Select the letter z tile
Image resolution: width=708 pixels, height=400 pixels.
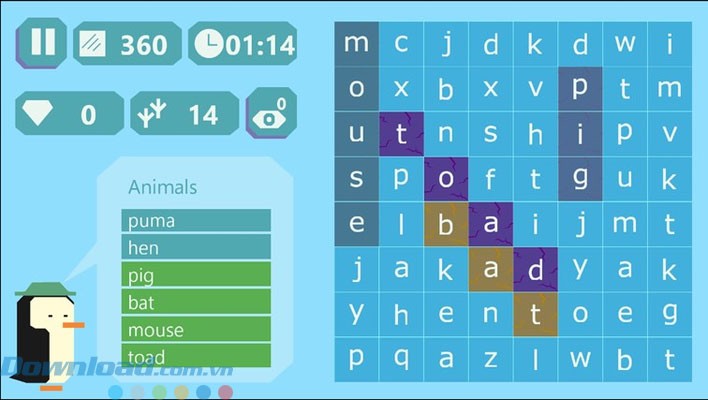491,358
